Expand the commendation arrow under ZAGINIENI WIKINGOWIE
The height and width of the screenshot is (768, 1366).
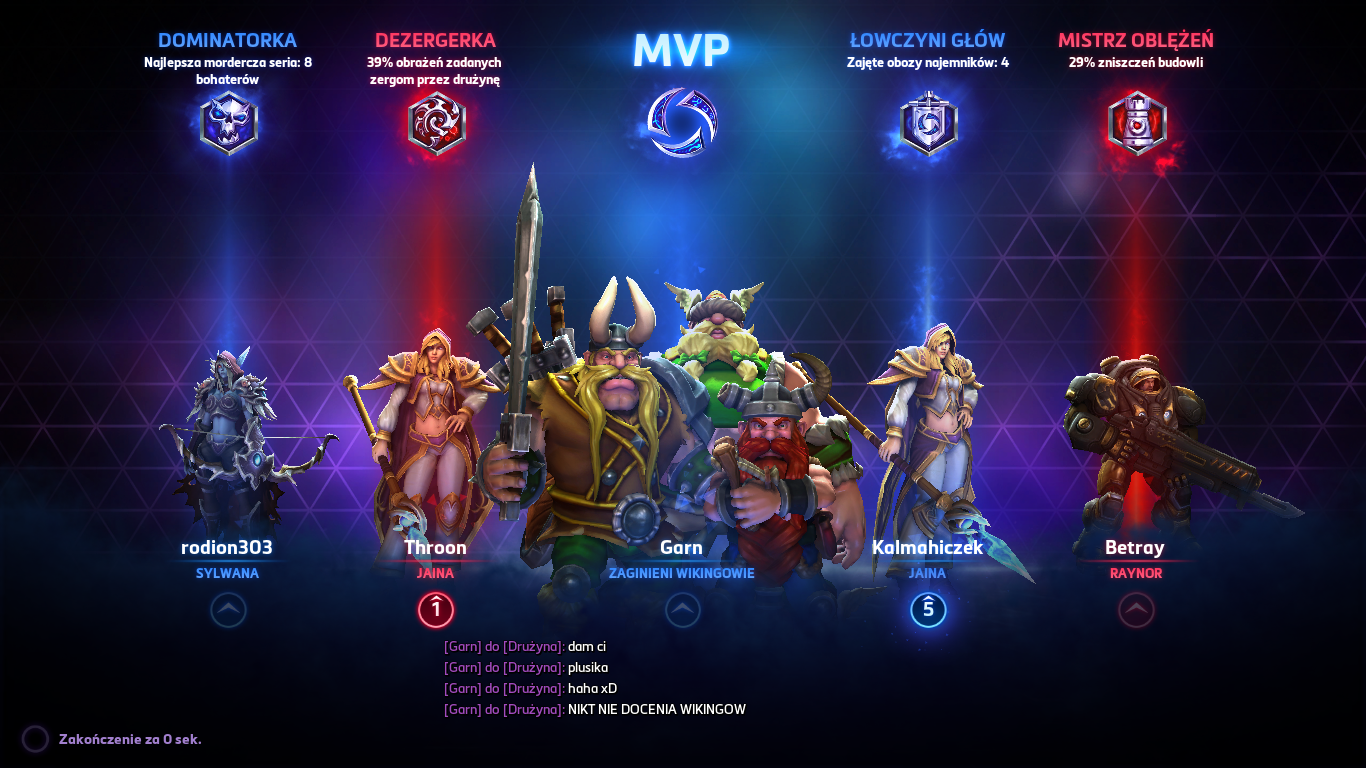684,611
